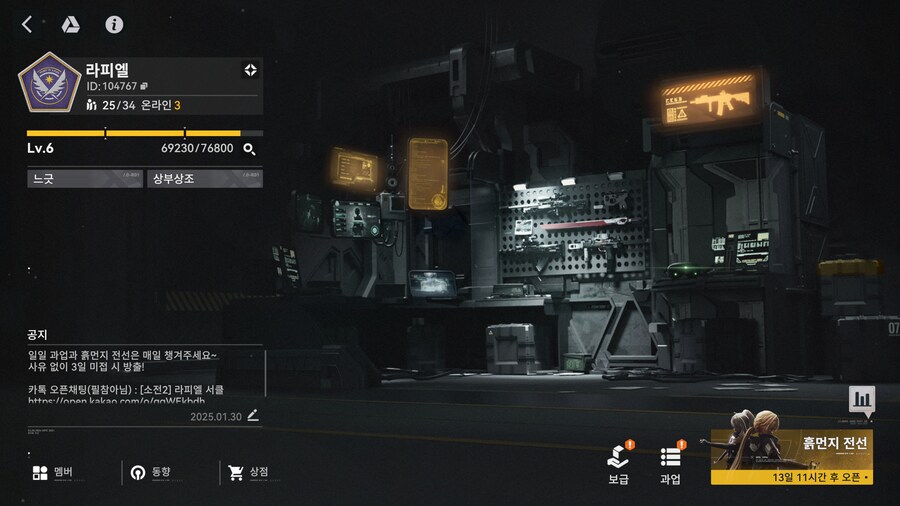Open the 과업 task list
The width and height of the screenshot is (900, 506).
pos(671,465)
